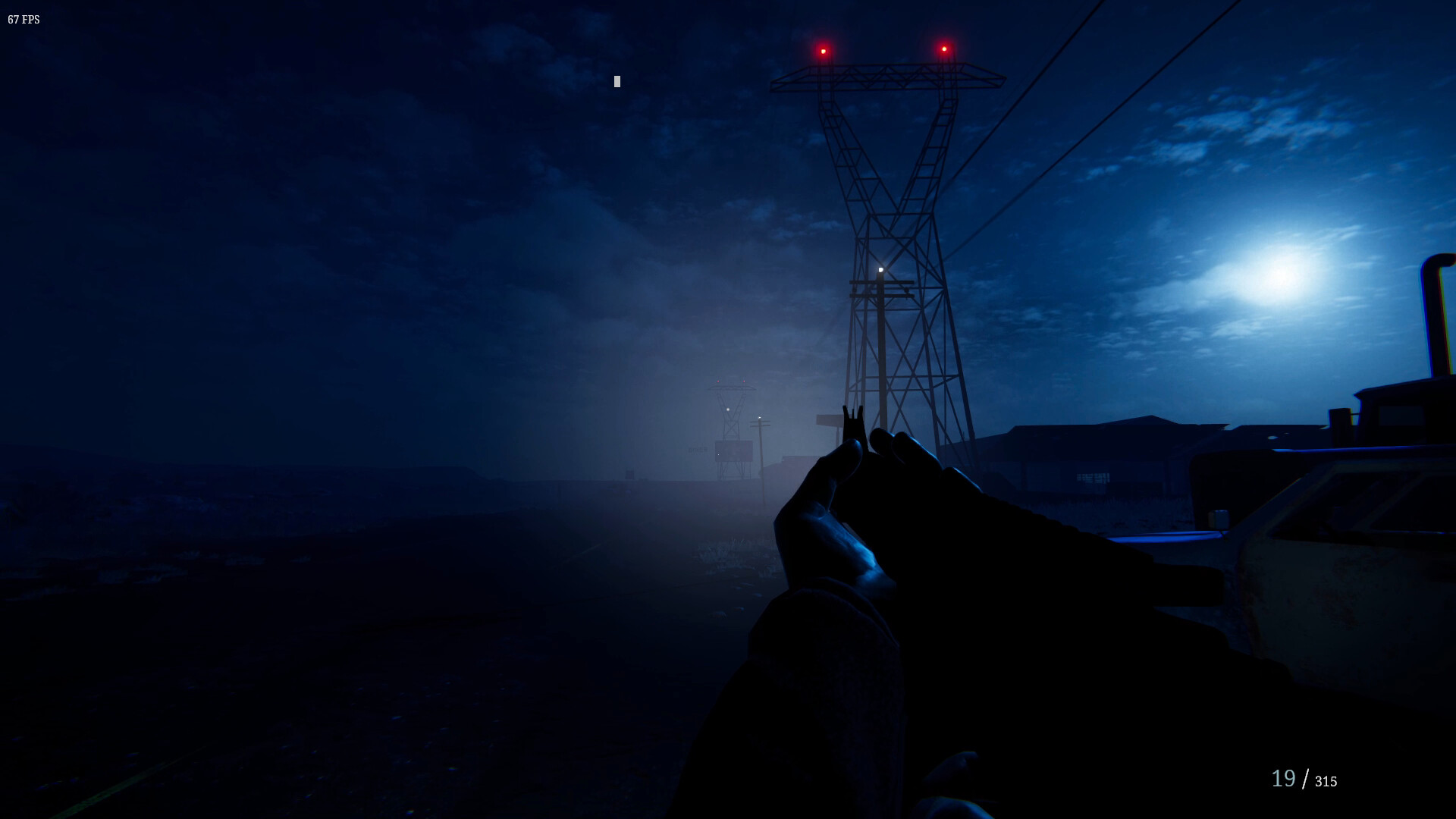Click the reserve ammo value 315
The width and height of the screenshot is (1456, 819).
coord(1326,781)
